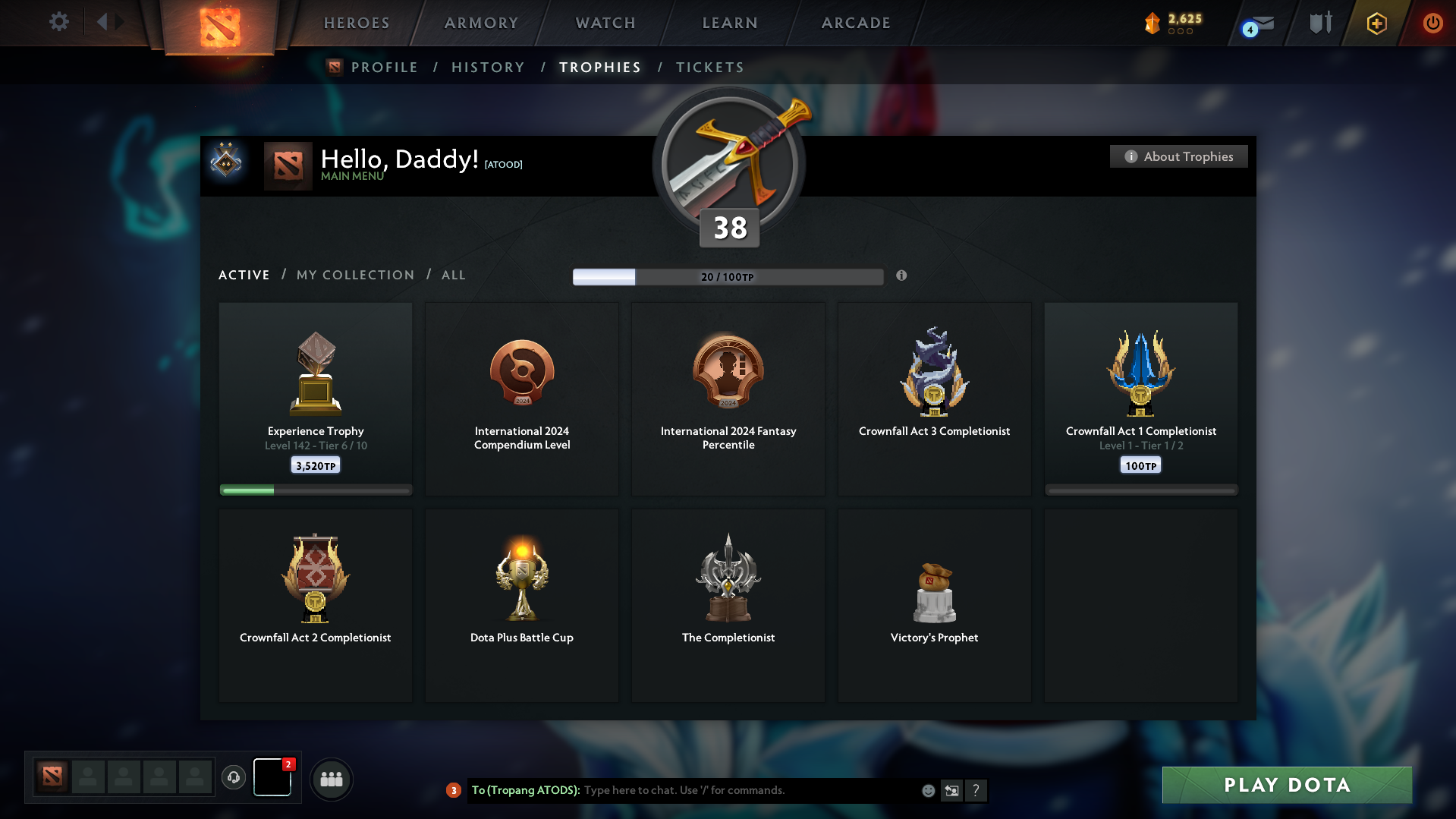Open the emoticon picker beside the chat bar

pyautogui.click(x=927, y=790)
